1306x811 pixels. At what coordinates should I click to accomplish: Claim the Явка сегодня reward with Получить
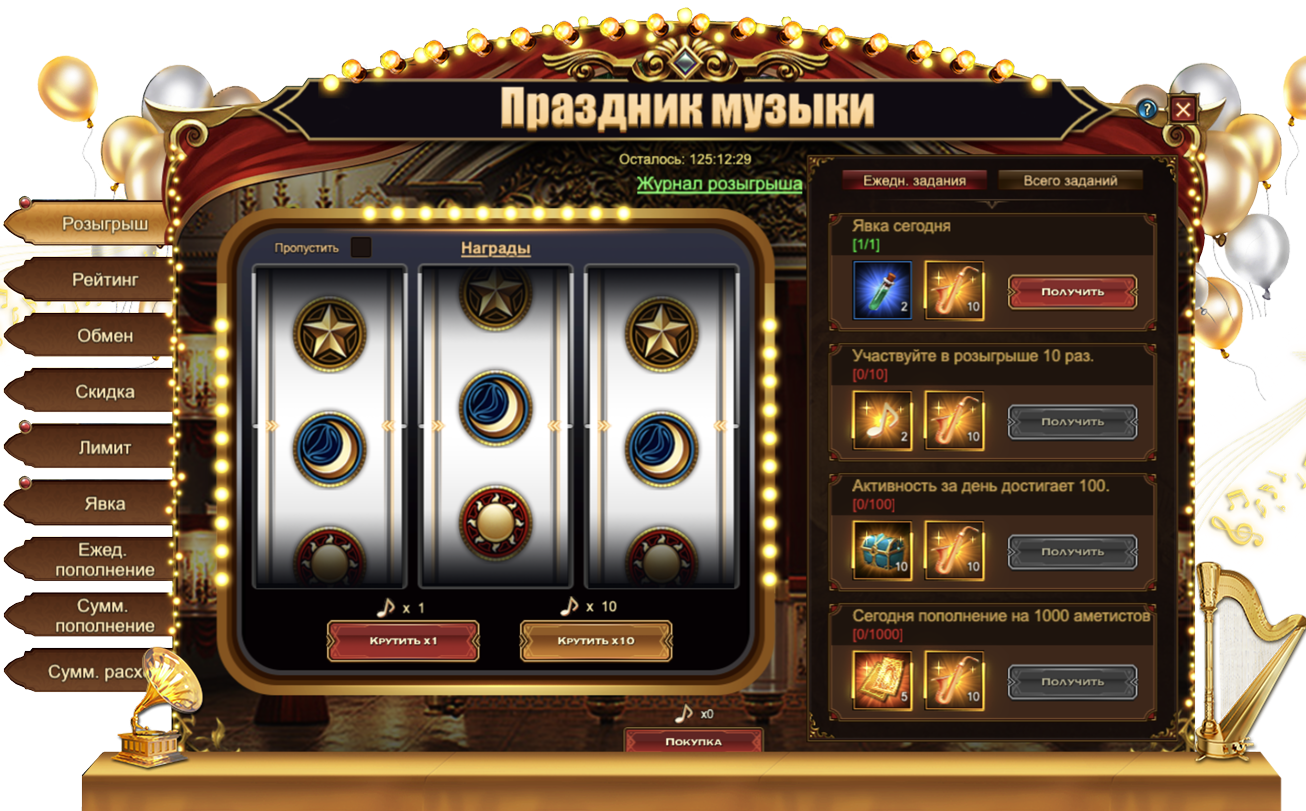pos(1072,292)
